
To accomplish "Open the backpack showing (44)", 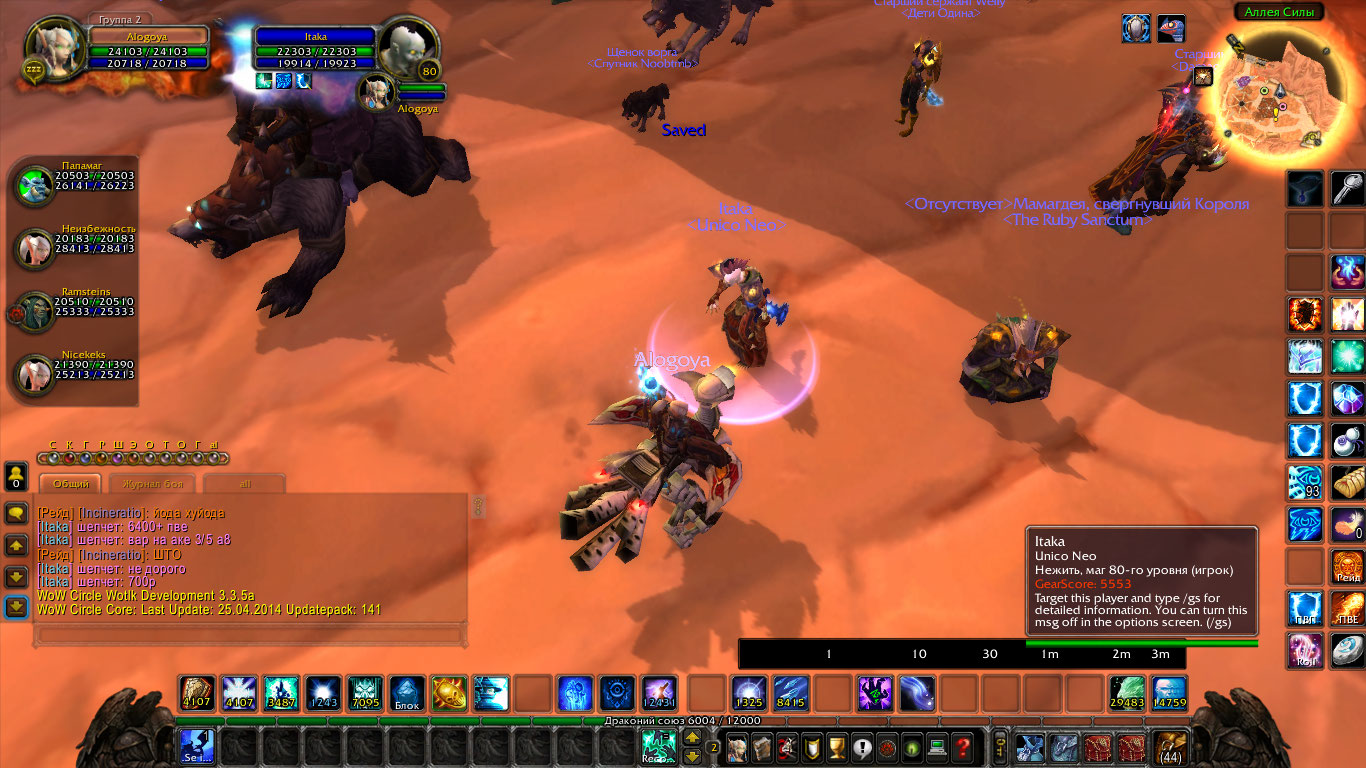I will [1169, 747].
